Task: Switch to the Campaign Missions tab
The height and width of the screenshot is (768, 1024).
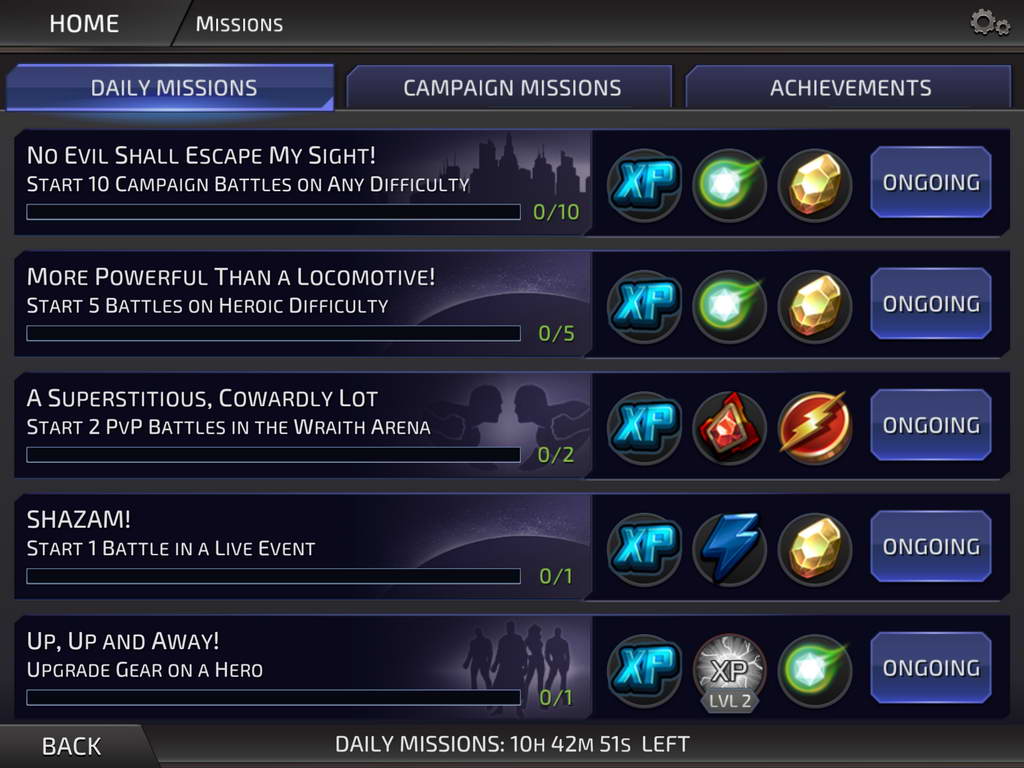Action: click(511, 88)
